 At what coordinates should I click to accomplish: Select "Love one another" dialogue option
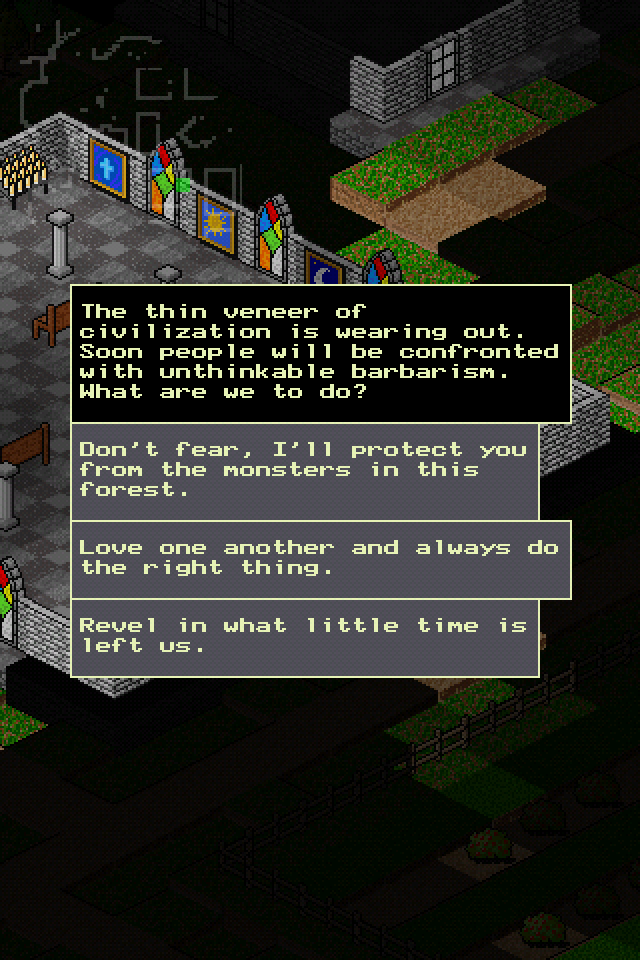320,558
